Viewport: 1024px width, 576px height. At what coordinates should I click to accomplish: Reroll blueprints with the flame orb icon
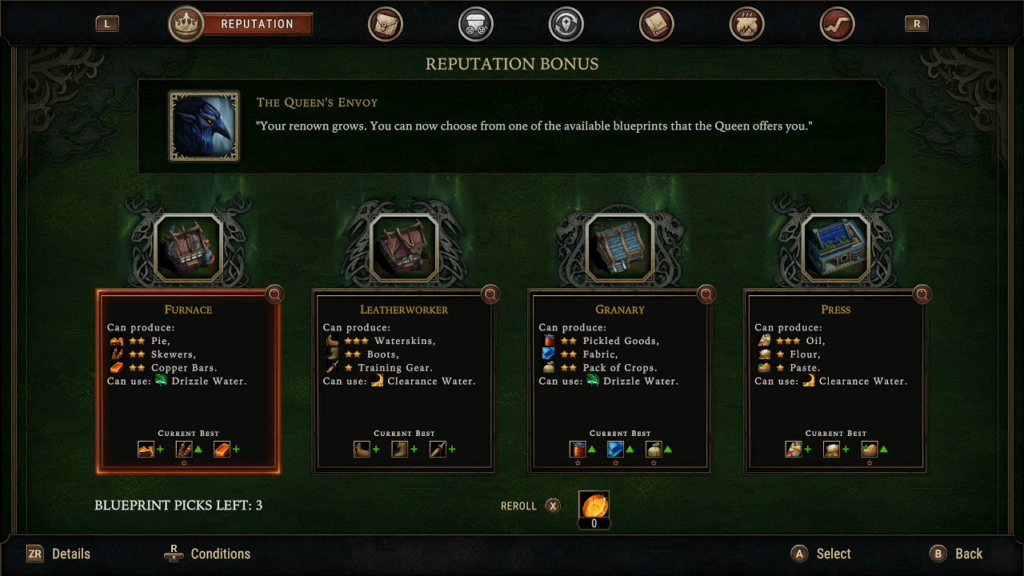594,505
